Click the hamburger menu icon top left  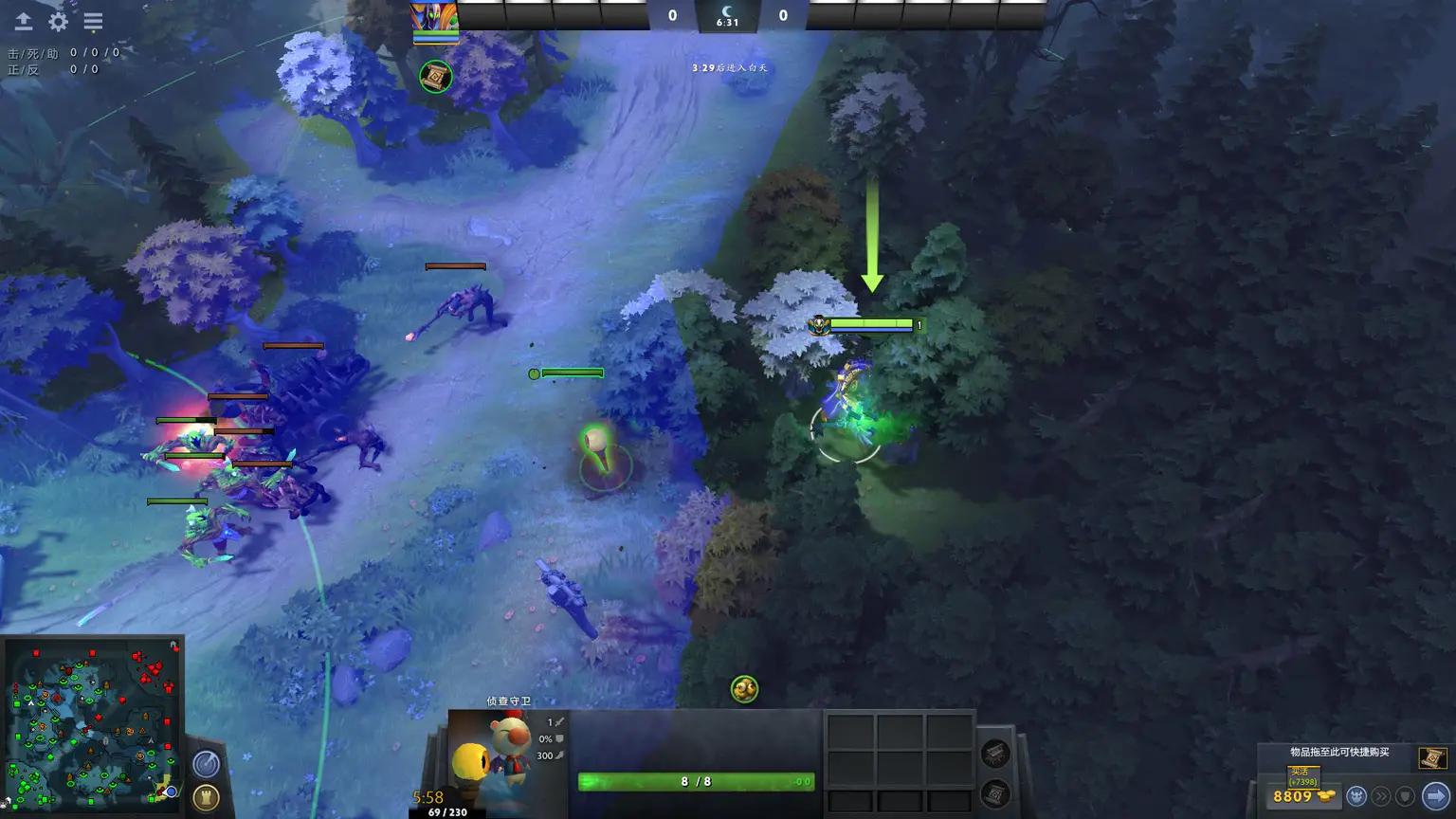[x=93, y=21]
